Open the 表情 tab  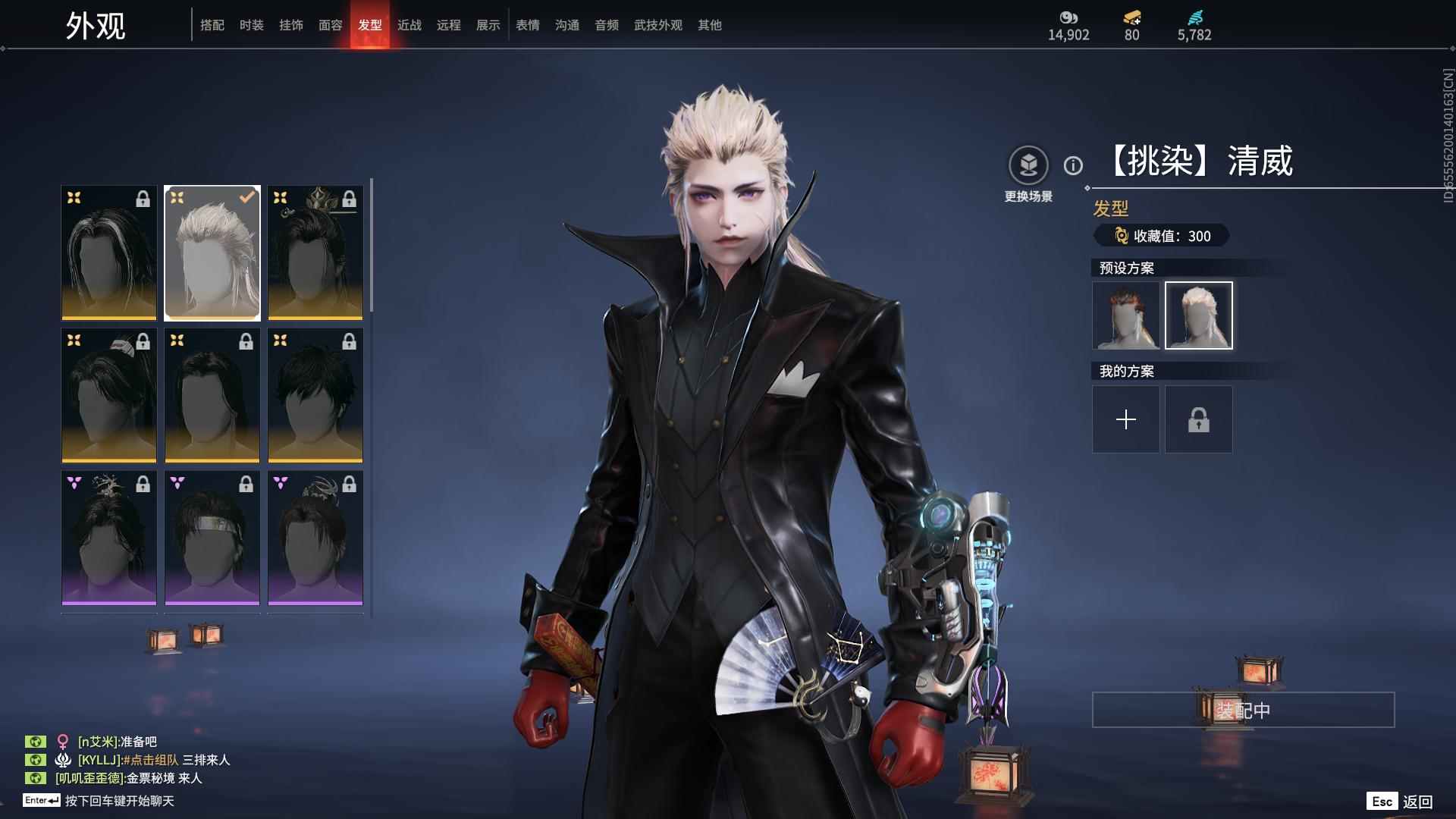(528, 25)
